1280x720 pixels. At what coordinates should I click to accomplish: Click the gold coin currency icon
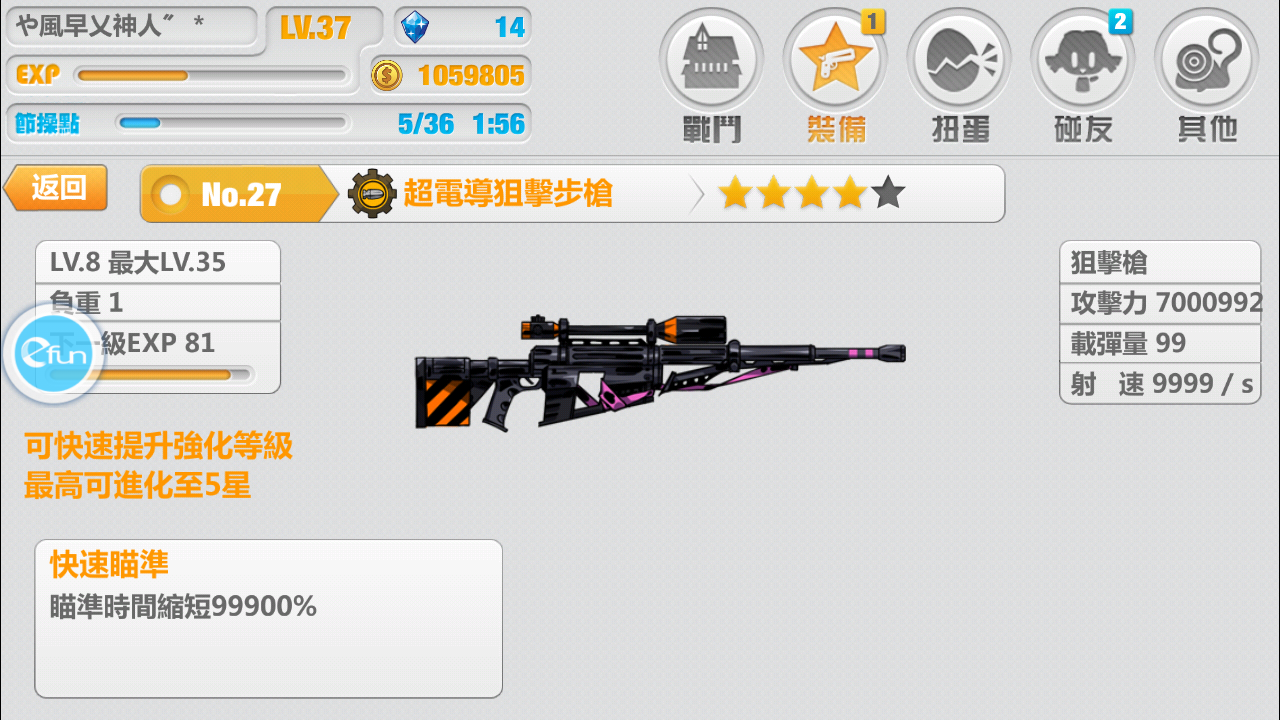point(387,75)
